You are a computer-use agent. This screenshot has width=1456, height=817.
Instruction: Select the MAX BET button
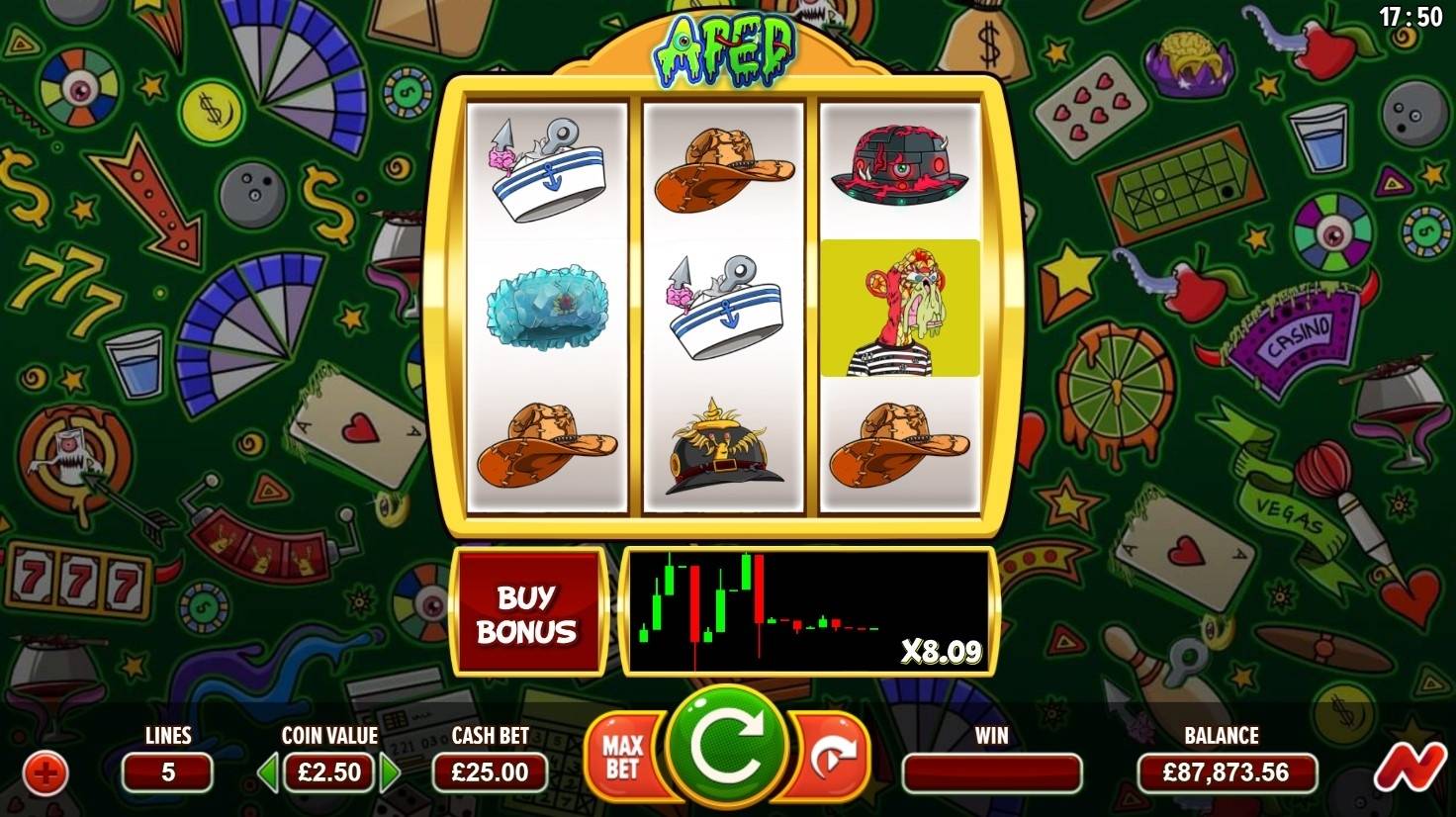pyautogui.click(x=622, y=757)
